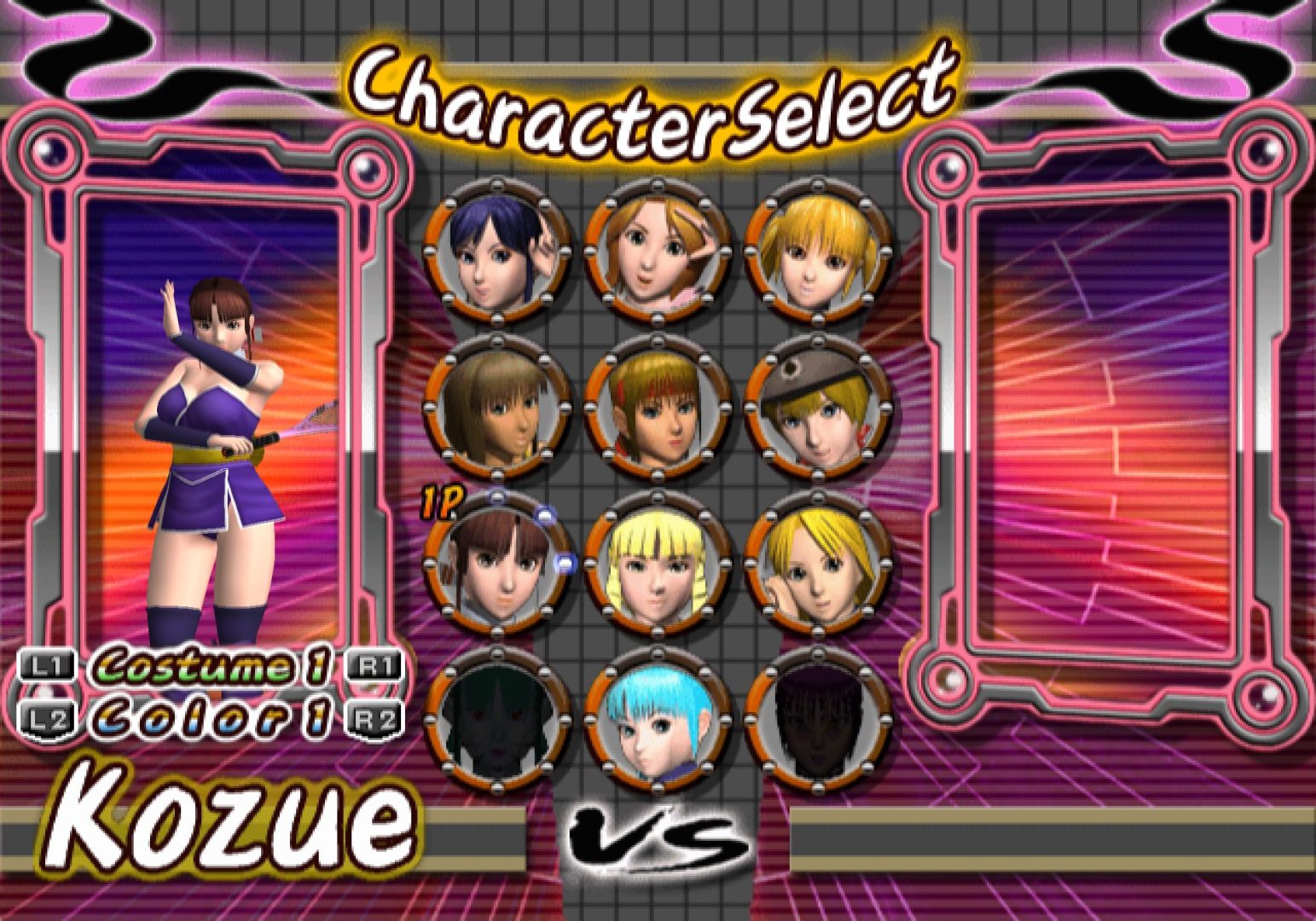Choose the blonde girl resting hand on cheek
Image resolution: width=1316 pixels, height=921 pixels.
(817, 565)
